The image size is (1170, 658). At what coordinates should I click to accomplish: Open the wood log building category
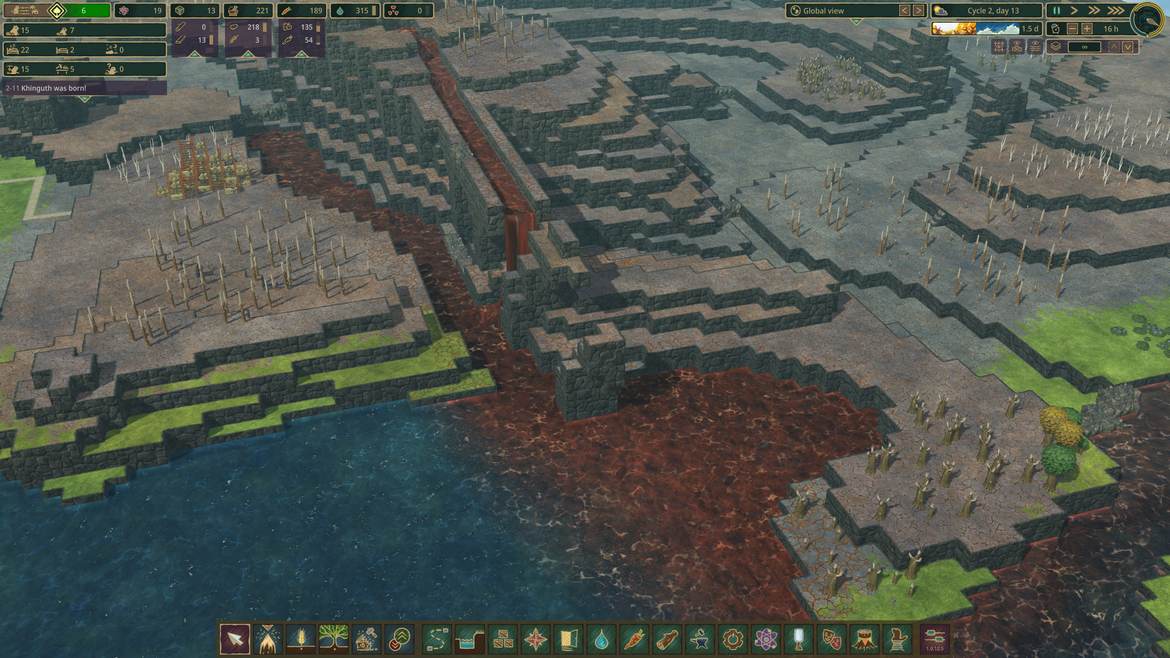pos(668,639)
